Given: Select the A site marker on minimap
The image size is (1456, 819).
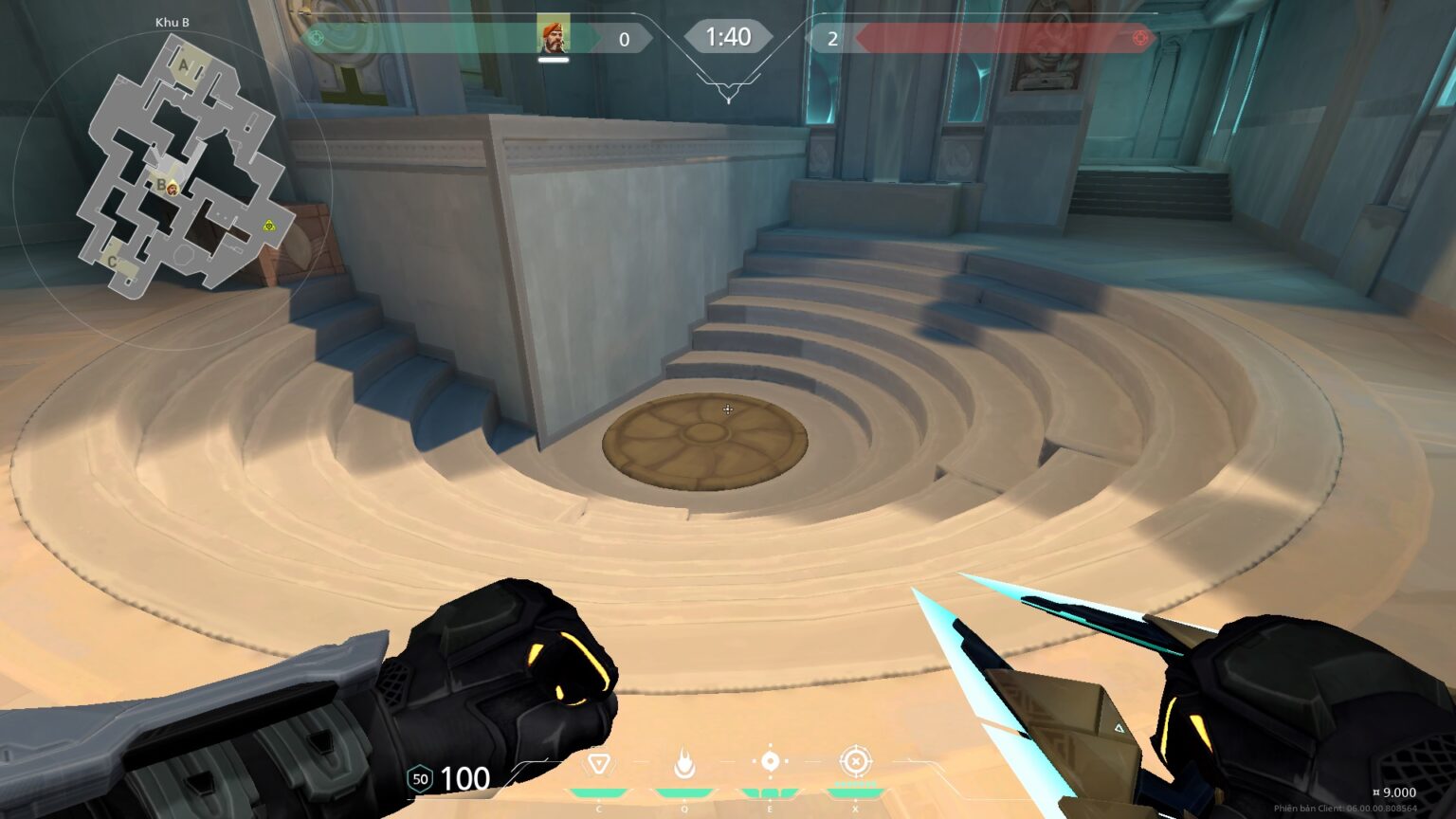Looking at the screenshot, I should click(184, 66).
